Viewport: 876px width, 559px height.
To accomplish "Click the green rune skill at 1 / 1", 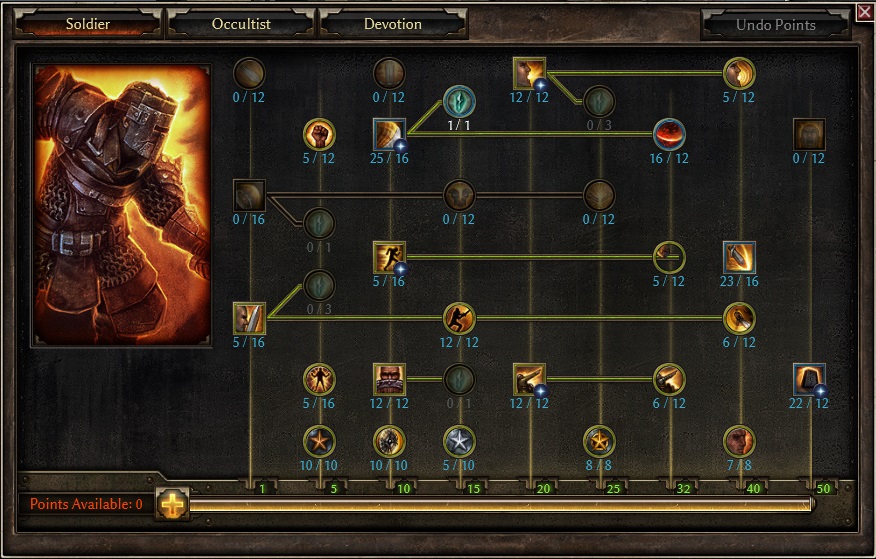I will [x=459, y=102].
